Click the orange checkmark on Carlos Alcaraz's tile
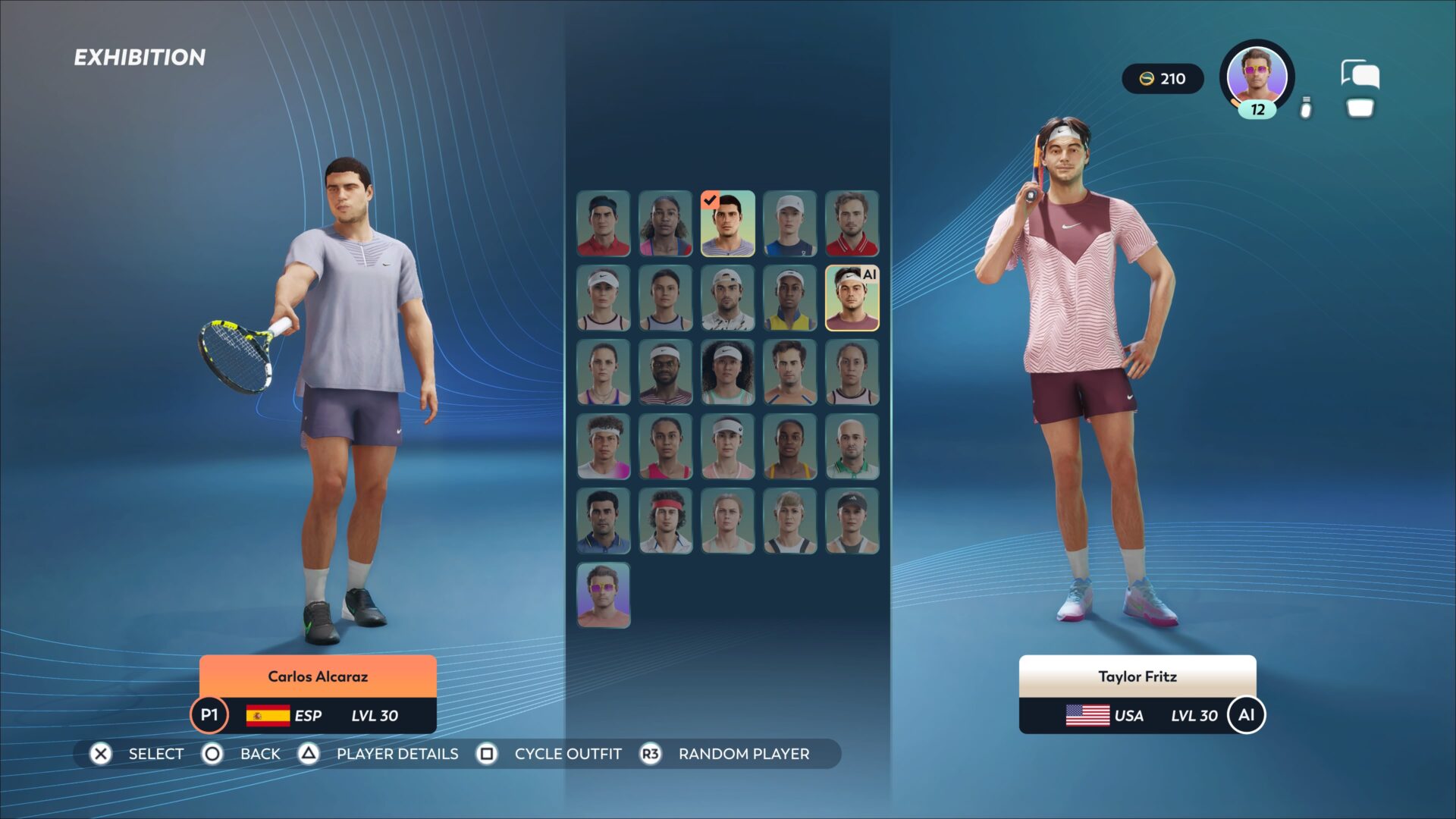This screenshot has height=819, width=1456. click(x=709, y=201)
